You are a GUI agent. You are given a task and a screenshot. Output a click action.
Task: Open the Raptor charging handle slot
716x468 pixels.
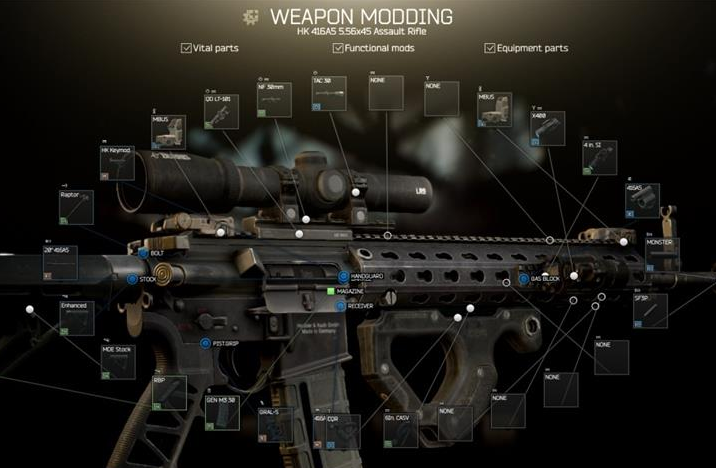click(x=76, y=208)
